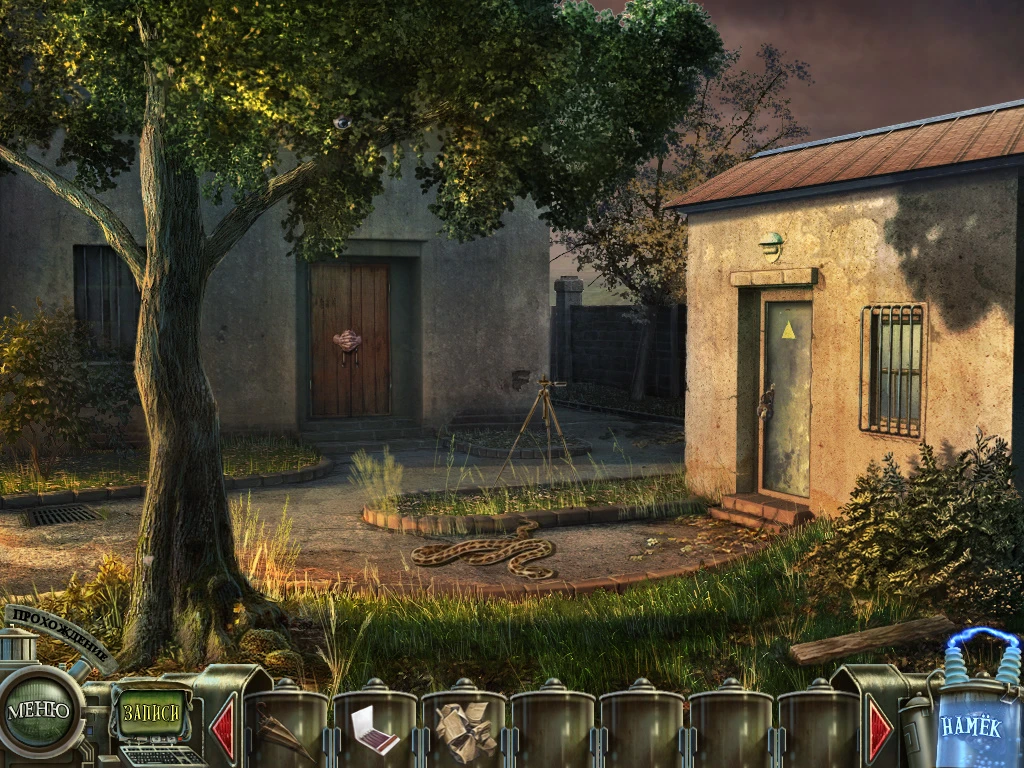Screen dimensions: 1024x768
Task: Open the Записи notes screen
Action: pos(152,713)
